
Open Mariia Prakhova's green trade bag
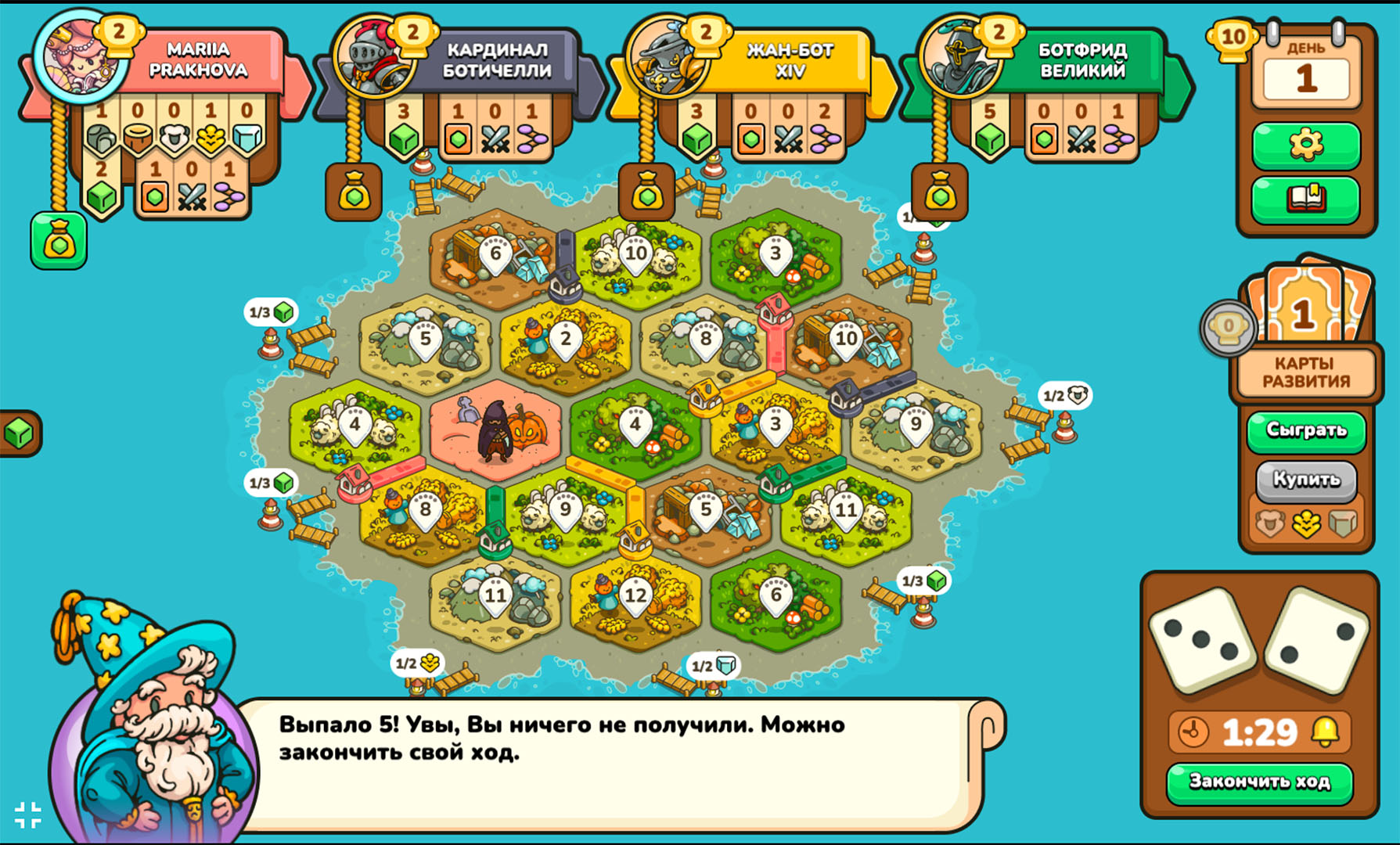[59, 241]
